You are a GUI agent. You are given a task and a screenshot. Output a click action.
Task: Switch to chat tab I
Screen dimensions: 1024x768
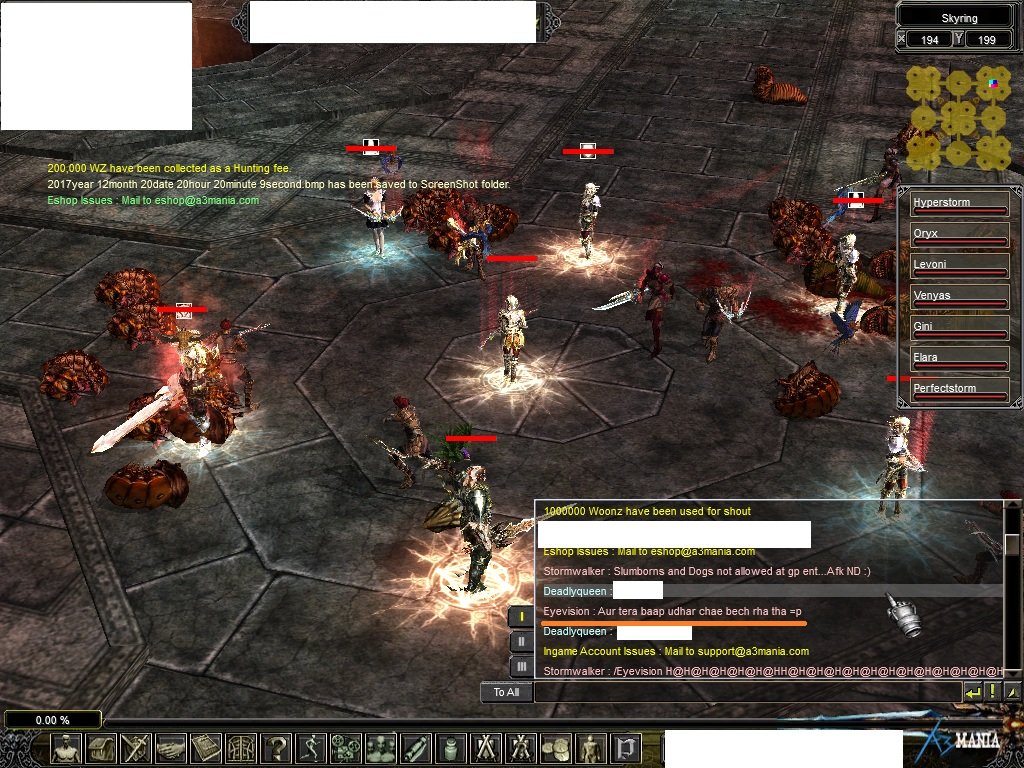pos(521,617)
